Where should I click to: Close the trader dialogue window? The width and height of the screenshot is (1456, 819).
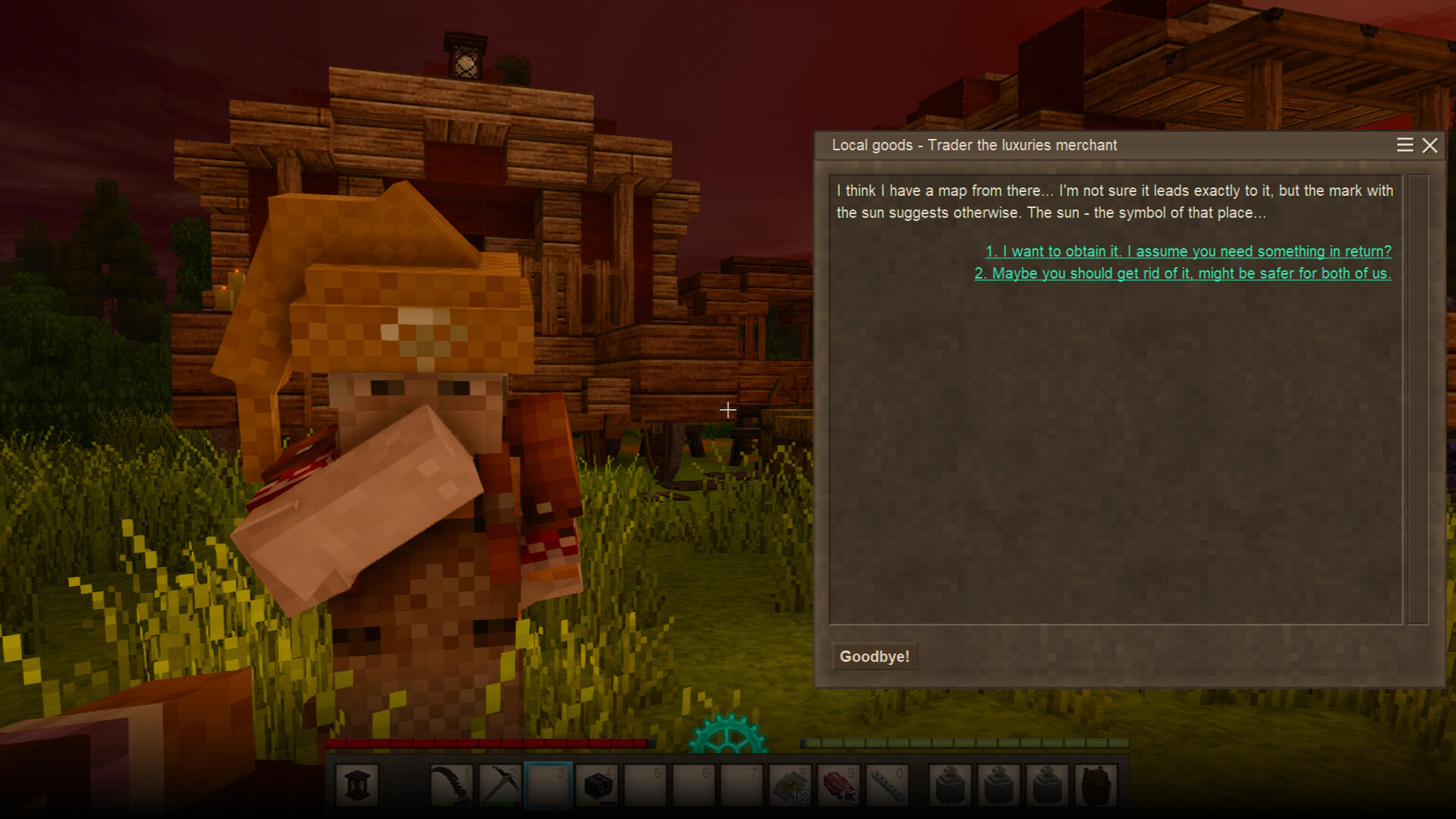(1430, 146)
